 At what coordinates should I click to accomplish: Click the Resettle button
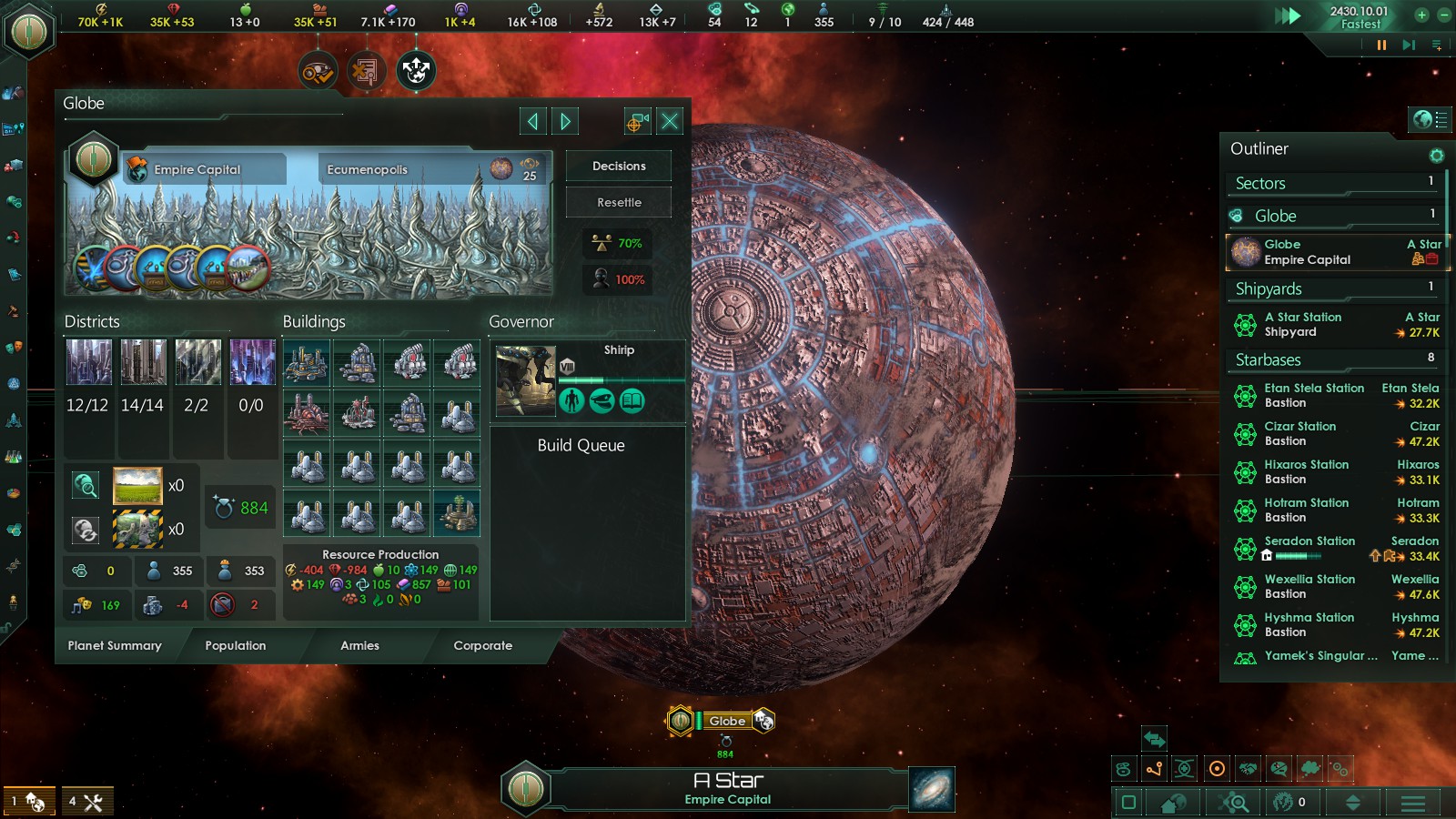pos(619,202)
